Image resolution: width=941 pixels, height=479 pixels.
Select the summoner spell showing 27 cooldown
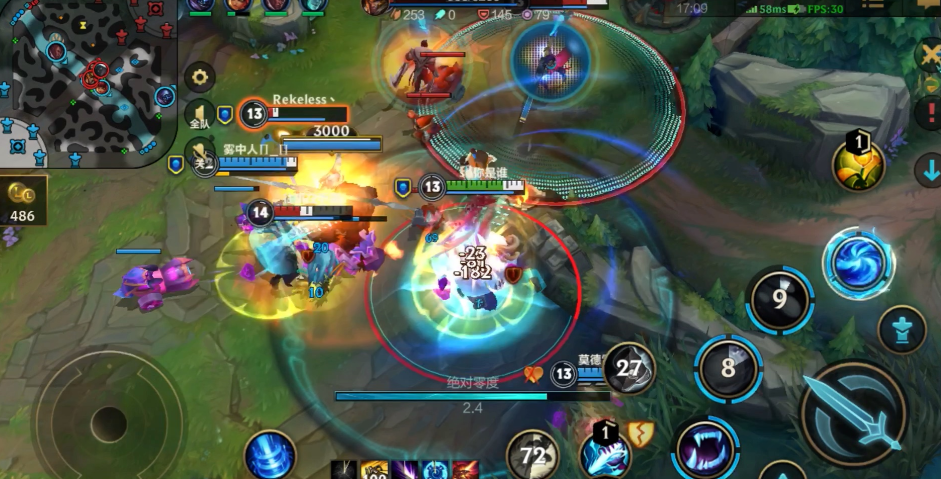[x=630, y=368]
